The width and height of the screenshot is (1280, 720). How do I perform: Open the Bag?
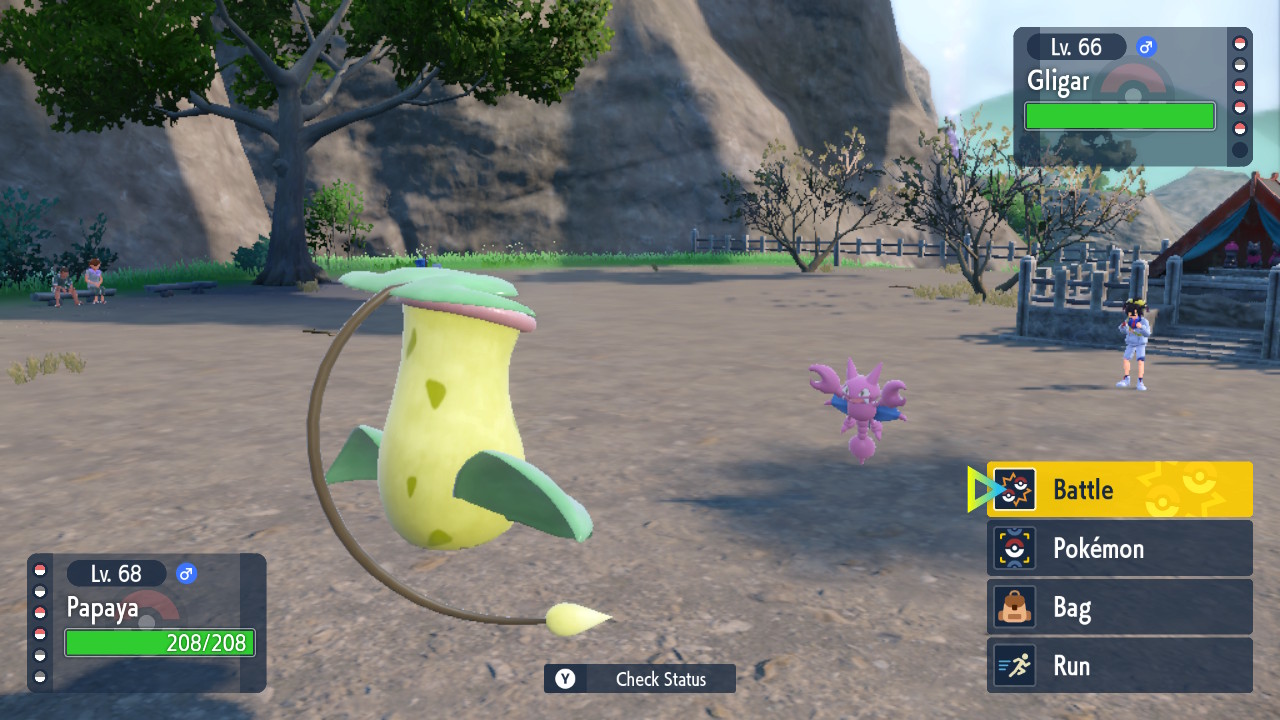click(x=1119, y=607)
